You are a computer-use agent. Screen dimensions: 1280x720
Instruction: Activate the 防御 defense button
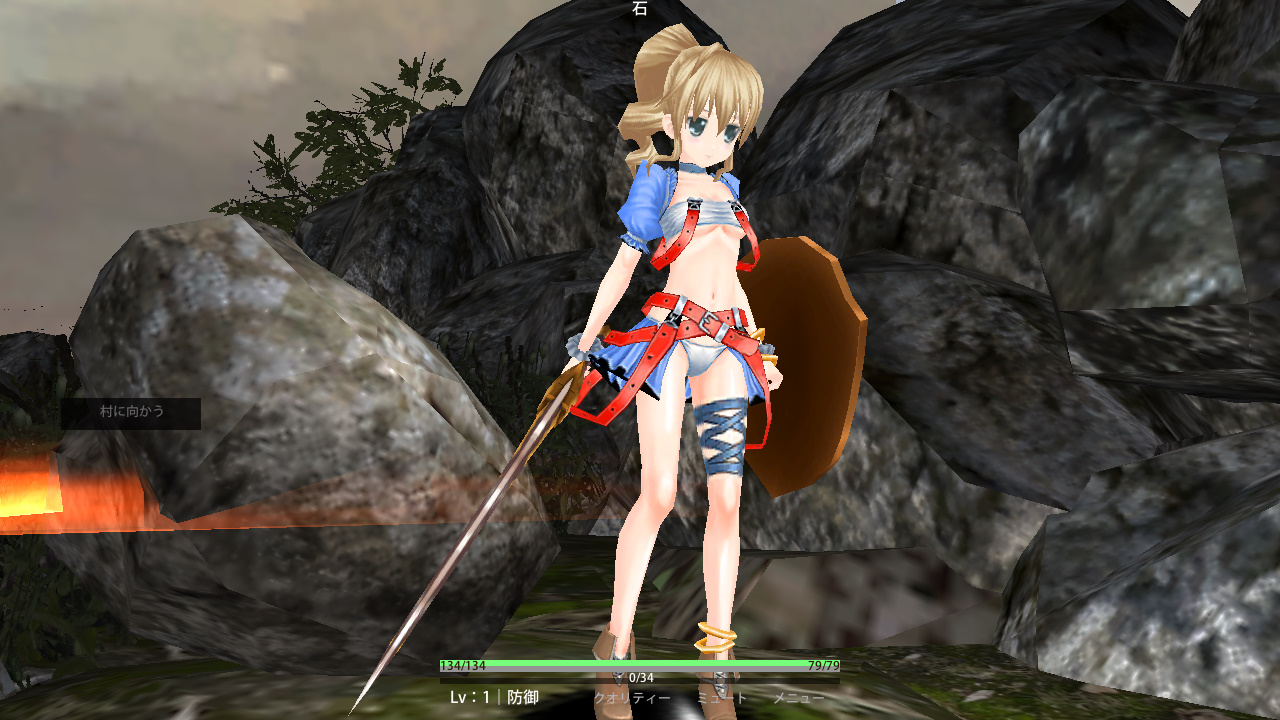tap(523, 697)
